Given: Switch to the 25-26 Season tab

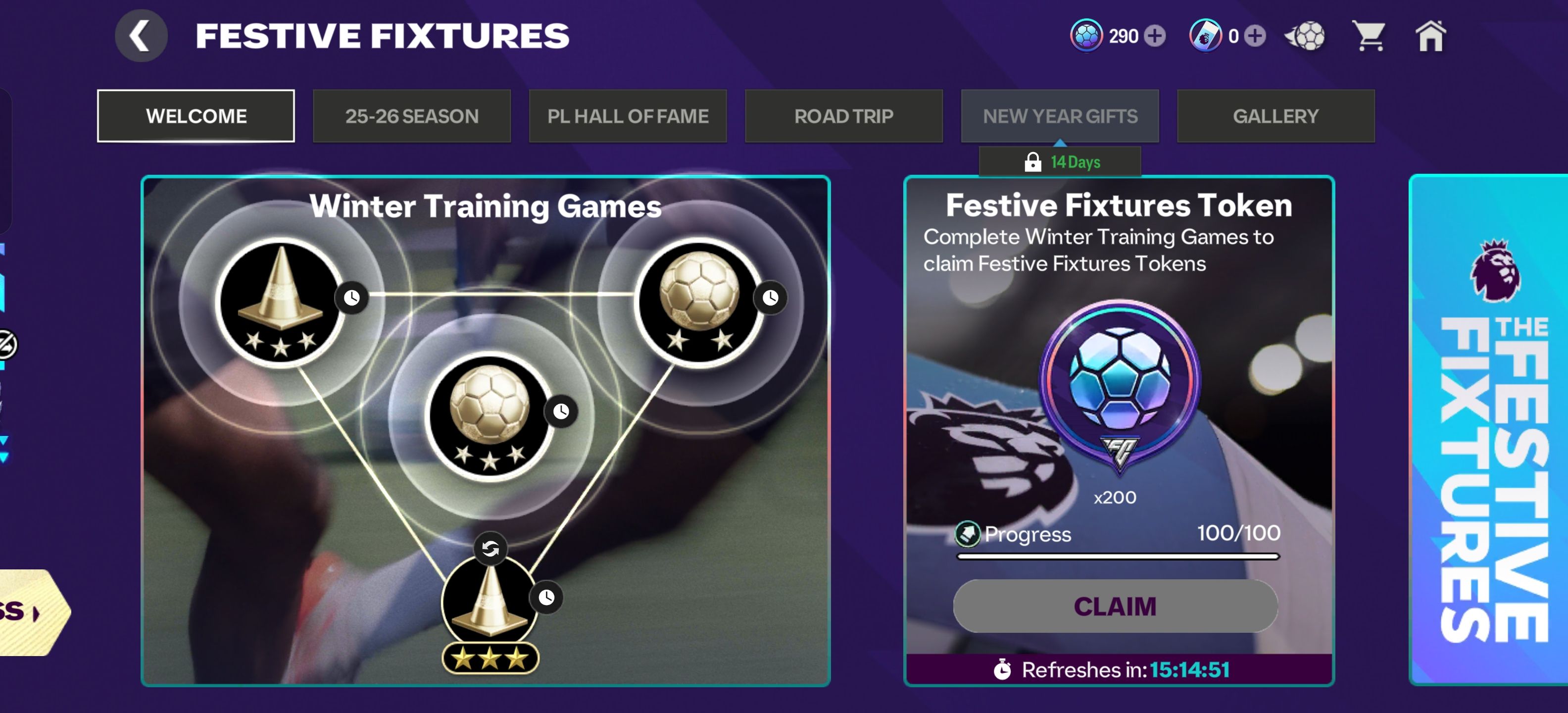Looking at the screenshot, I should pyautogui.click(x=412, y=116).
